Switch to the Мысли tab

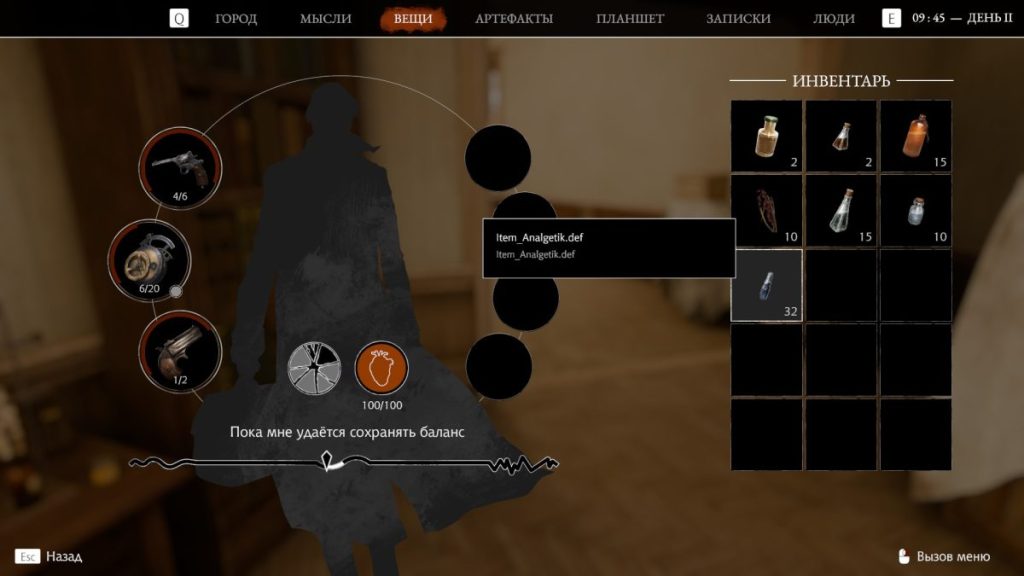(325, 19)
